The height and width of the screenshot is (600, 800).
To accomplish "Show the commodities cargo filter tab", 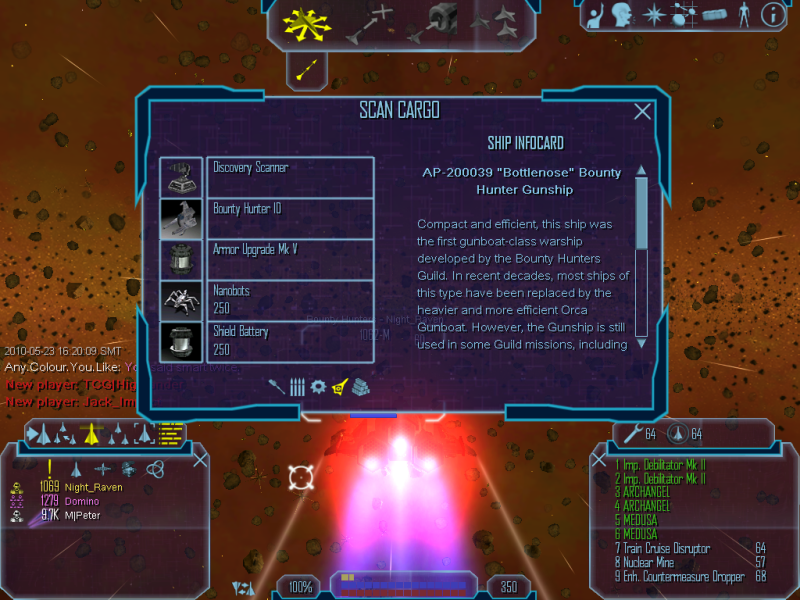I will point(359,386).
